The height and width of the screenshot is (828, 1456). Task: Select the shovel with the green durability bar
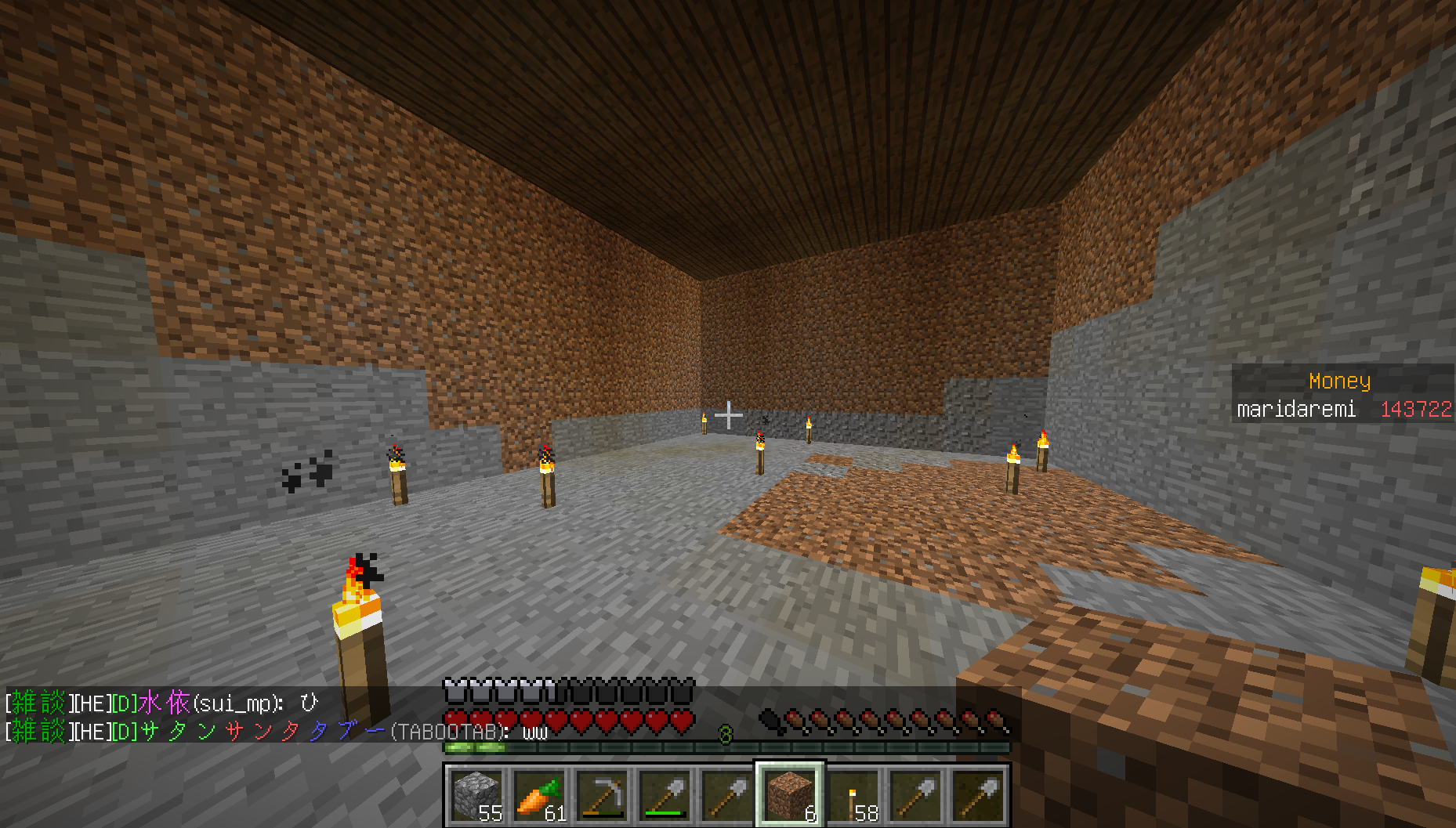tap(665, 794)
